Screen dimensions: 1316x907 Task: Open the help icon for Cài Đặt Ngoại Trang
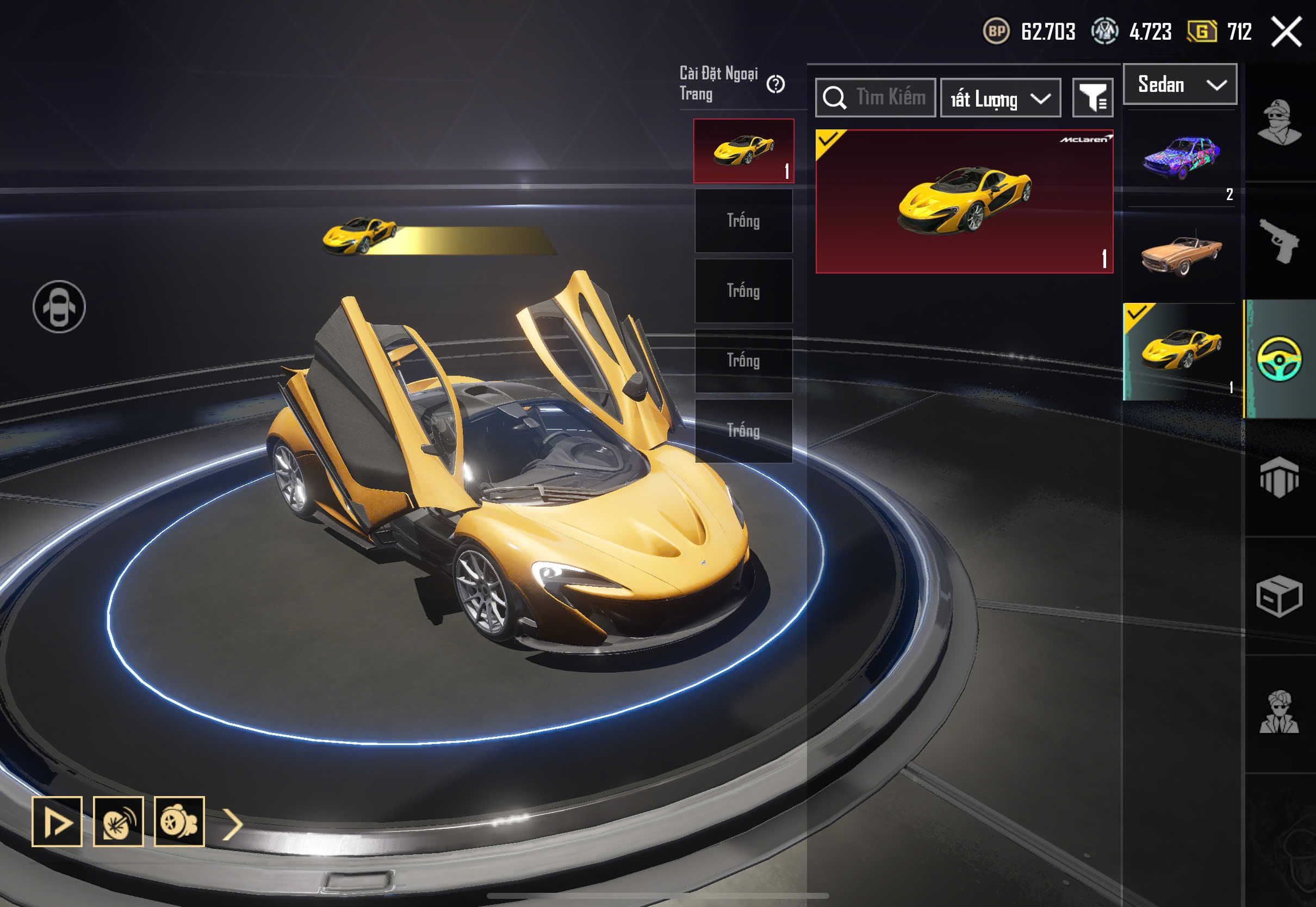click(x=775, y=85)
